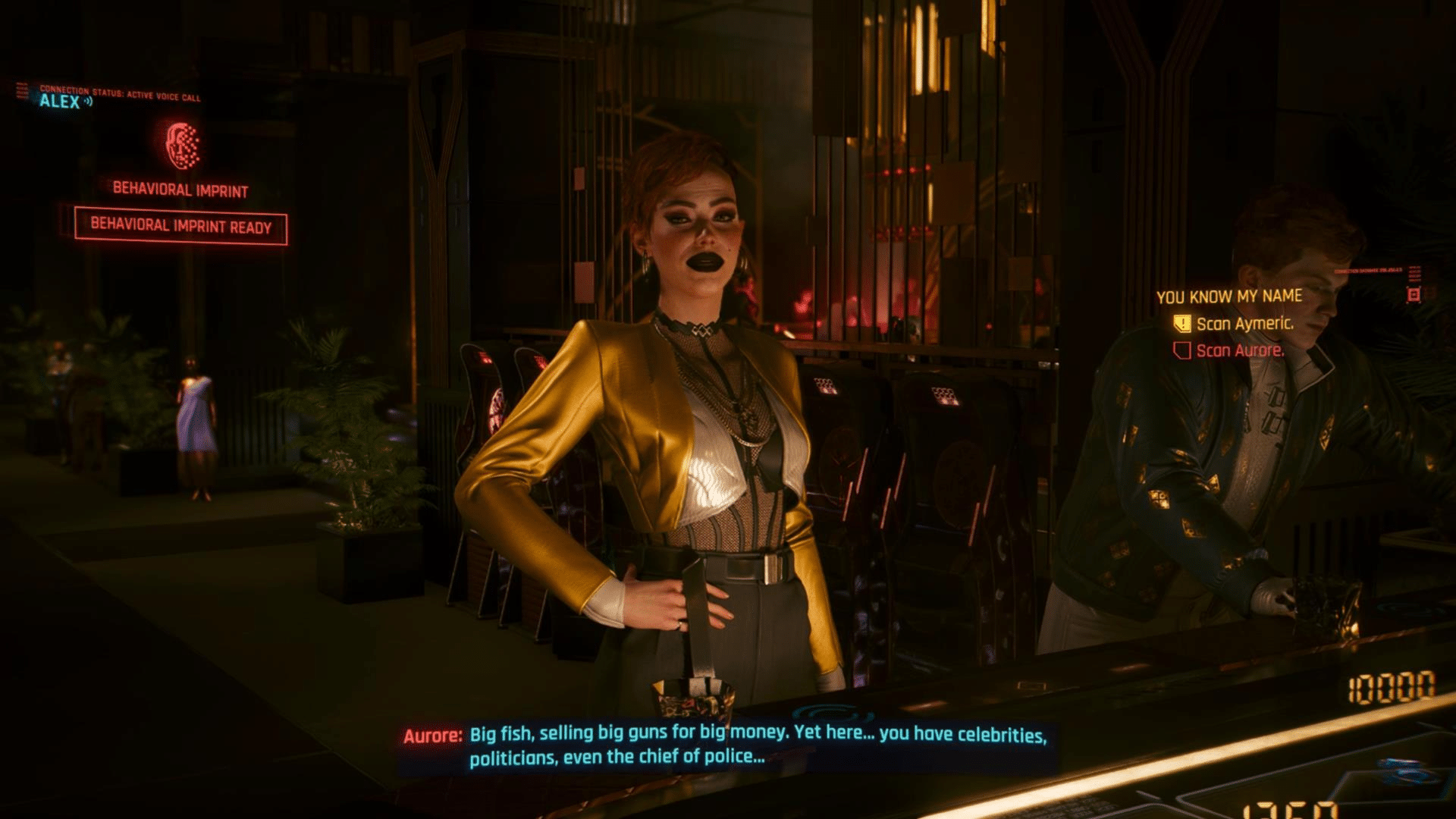Select the red hollow objective marker for Scan Aurore
The width and height of the screenshot is (1456, 819).
pos(1181,351)
